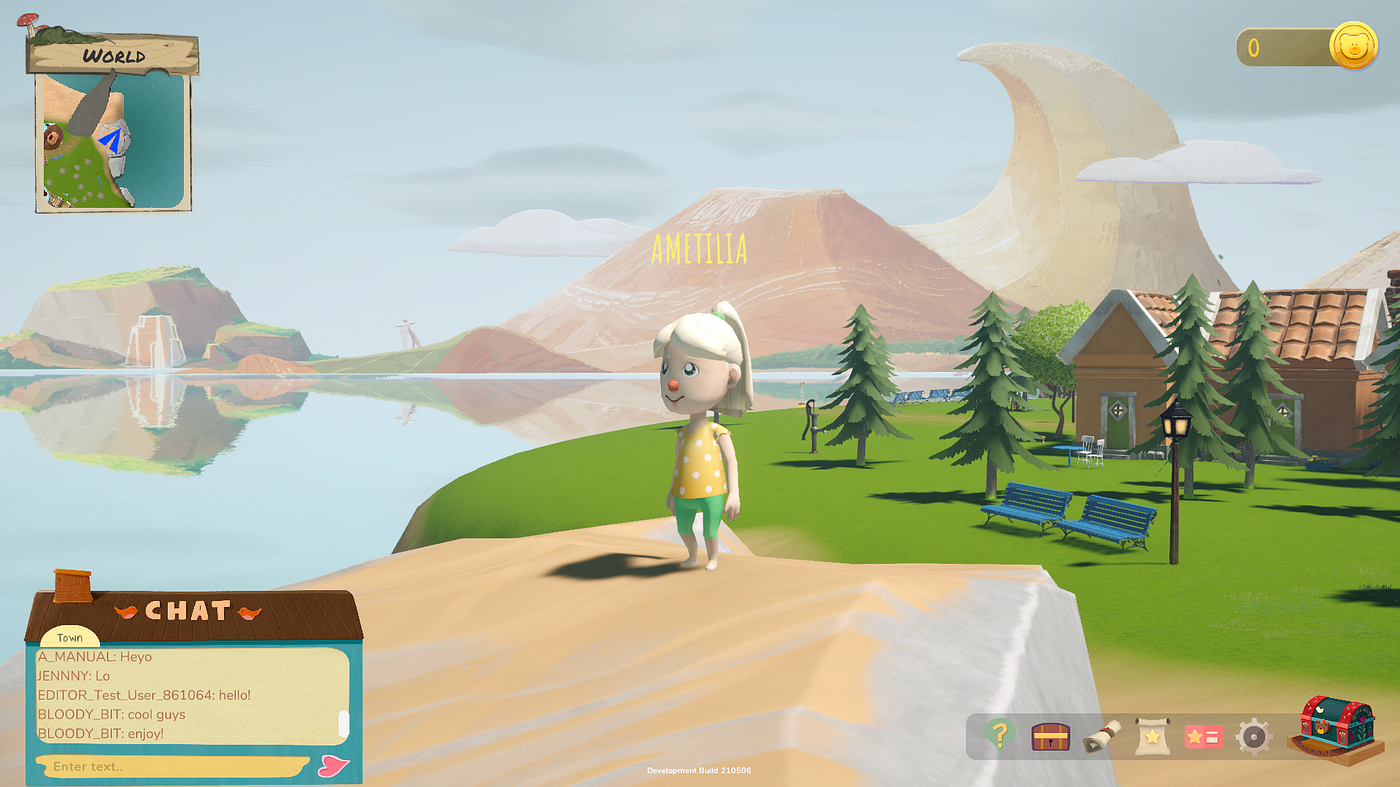Click the gold bear coin icon
Viewport: 1400px width, 787px height.
1353,47
